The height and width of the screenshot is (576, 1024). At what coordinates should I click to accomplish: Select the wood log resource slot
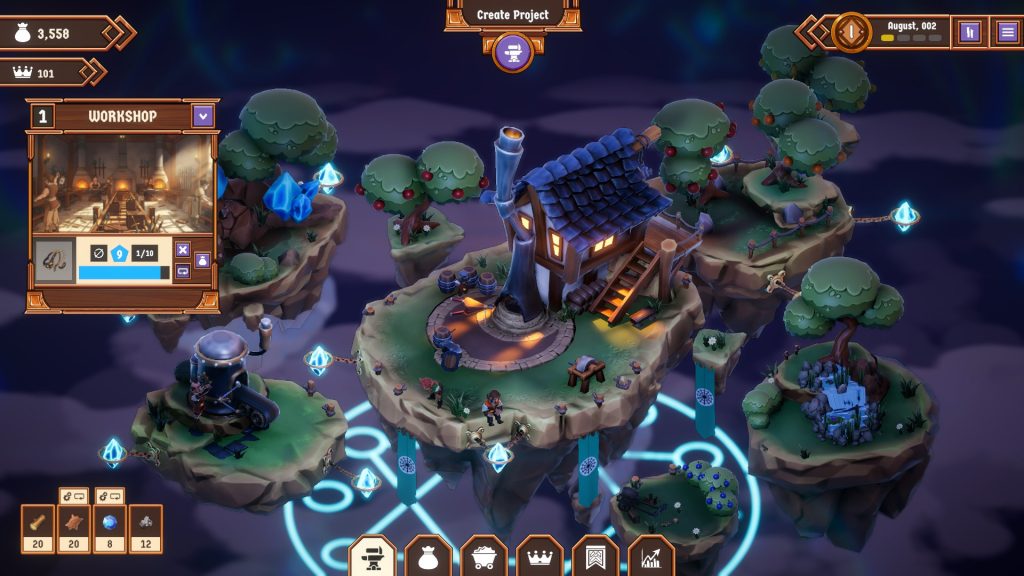point(38,528)
